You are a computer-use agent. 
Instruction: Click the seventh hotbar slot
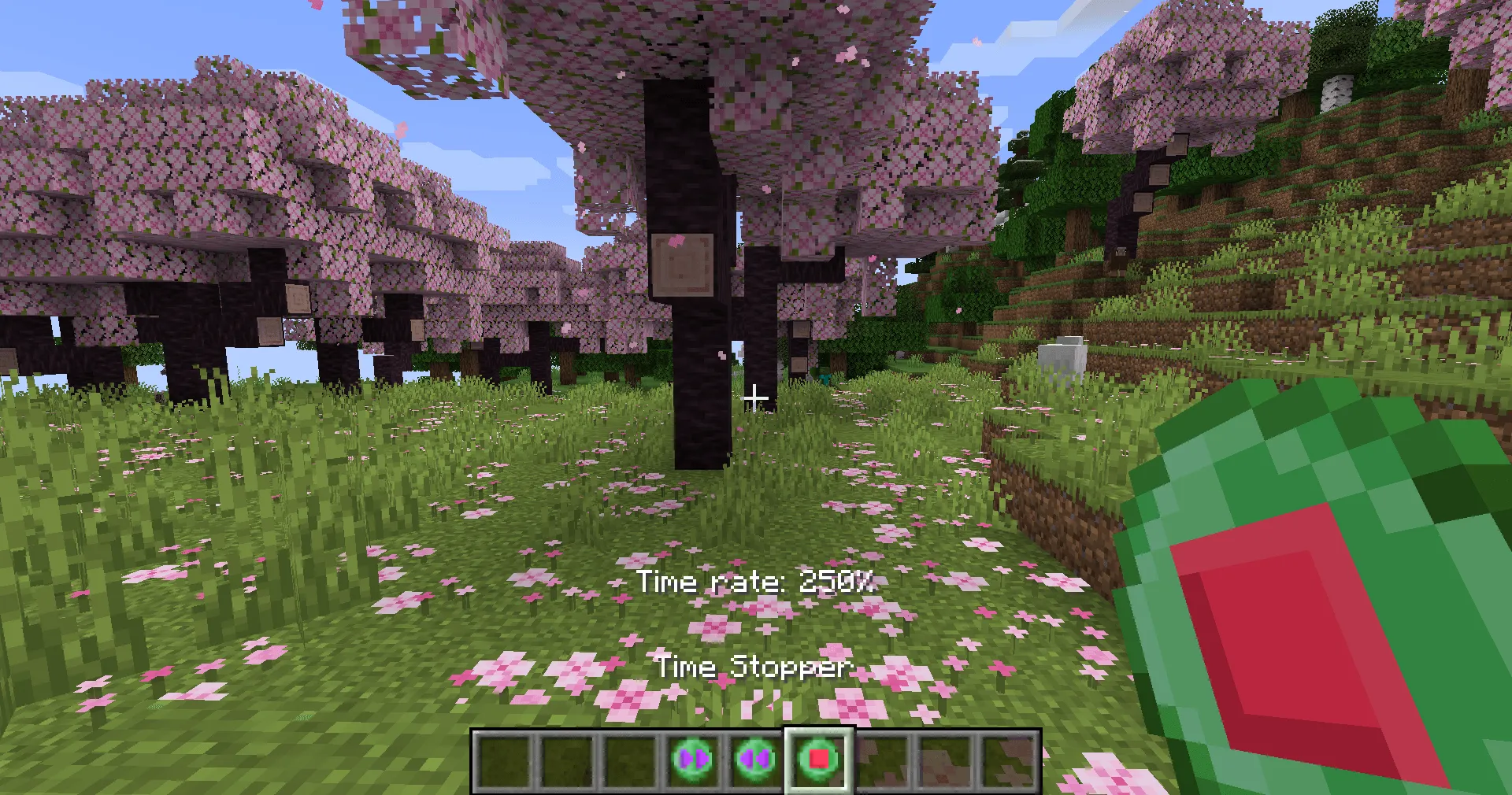[882, 758]
